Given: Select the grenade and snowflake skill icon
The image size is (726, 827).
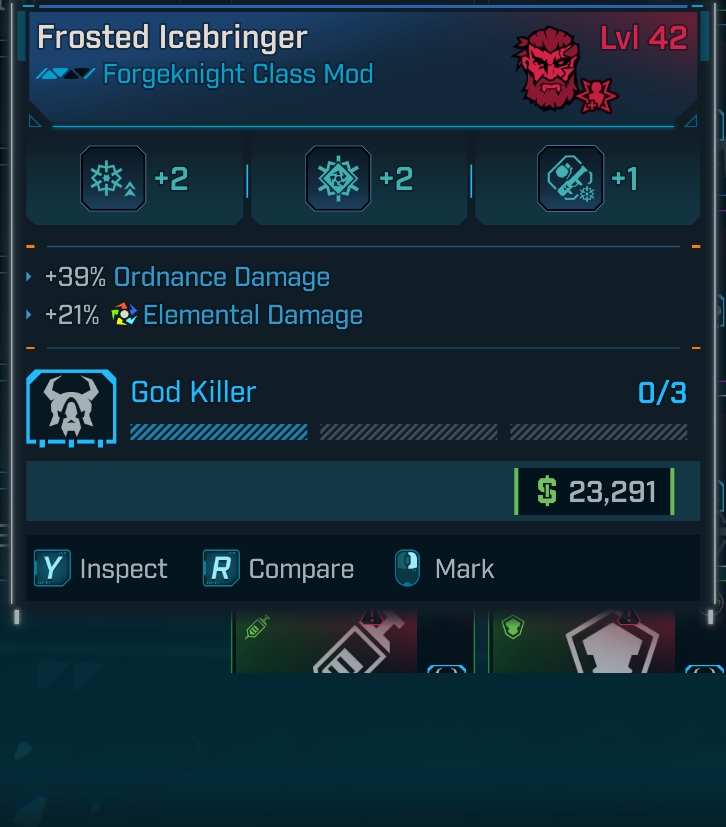Looking at the screenshot, I should (x=570, y=179).
